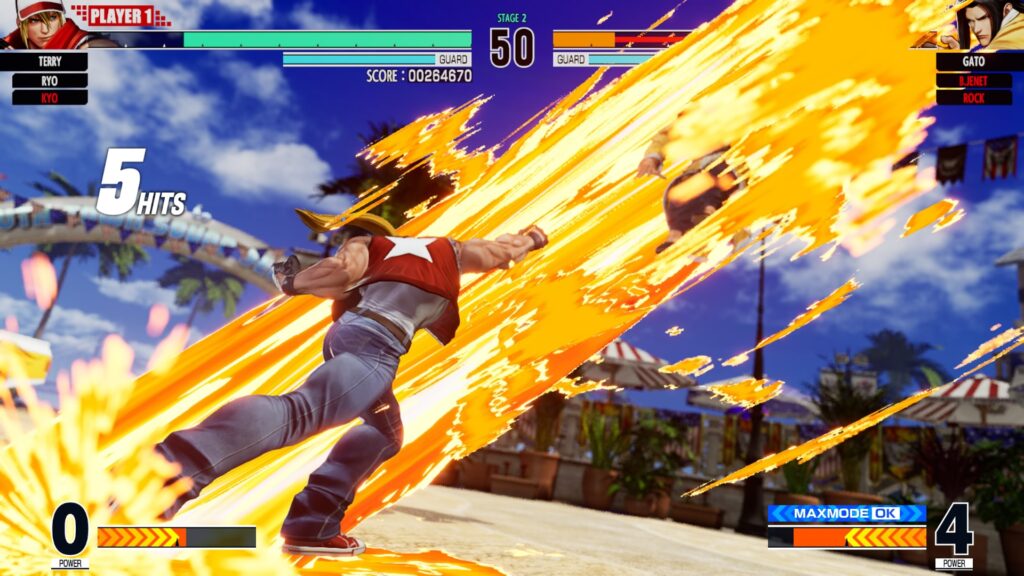Click the PLAYER 1 tag
Screen dimensions: 1024x576
pos(122,15)
